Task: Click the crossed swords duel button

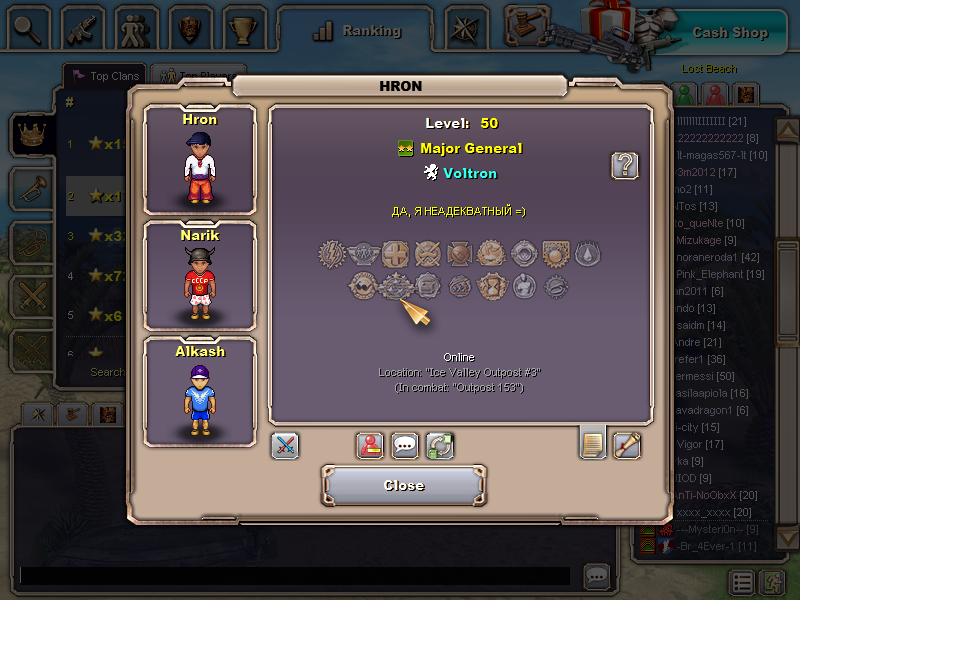Action: point(285,446)
